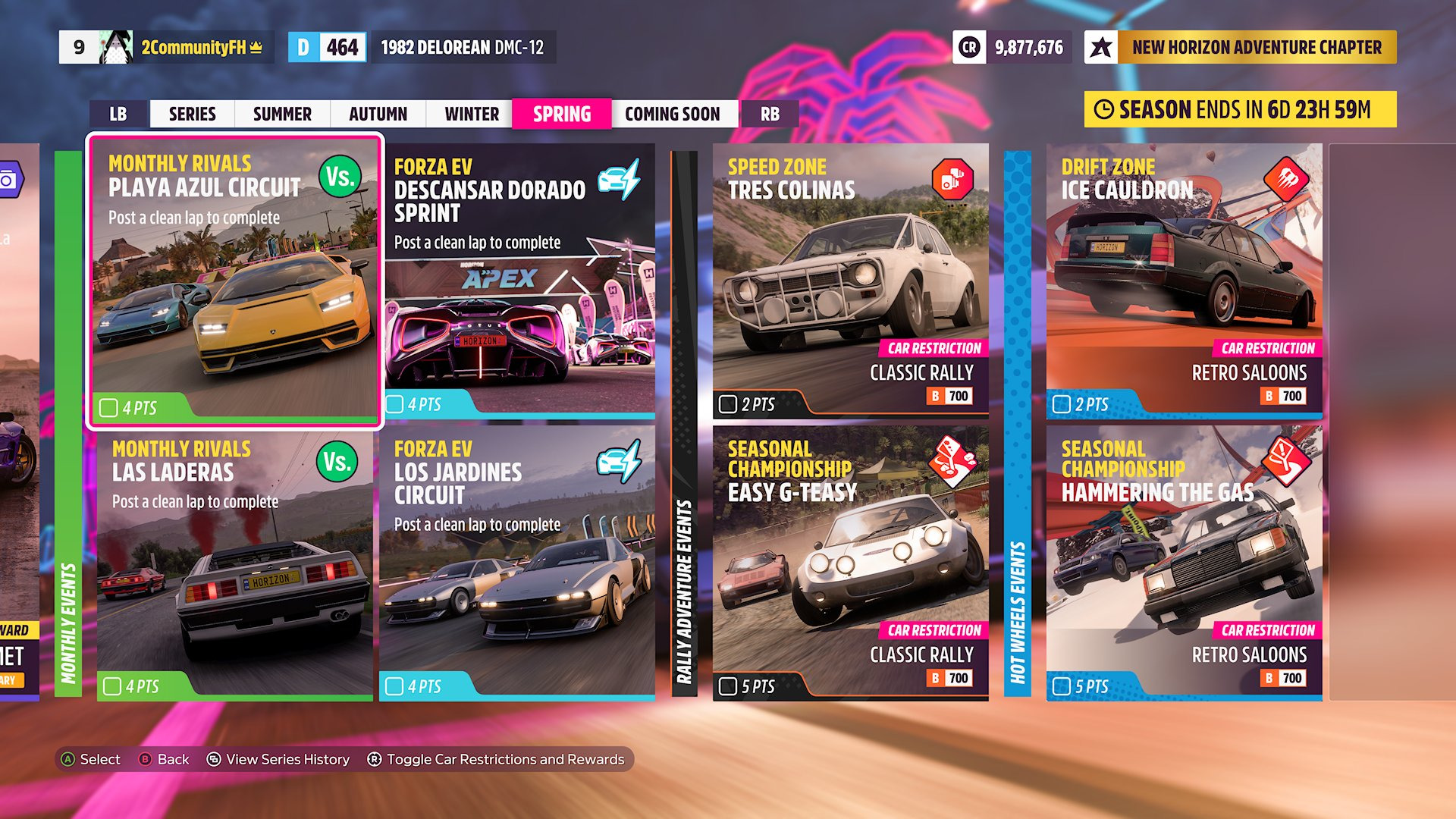Screen dimensions: 1456x819
Task: Click the Back option
Action: [x=165, y=759]
